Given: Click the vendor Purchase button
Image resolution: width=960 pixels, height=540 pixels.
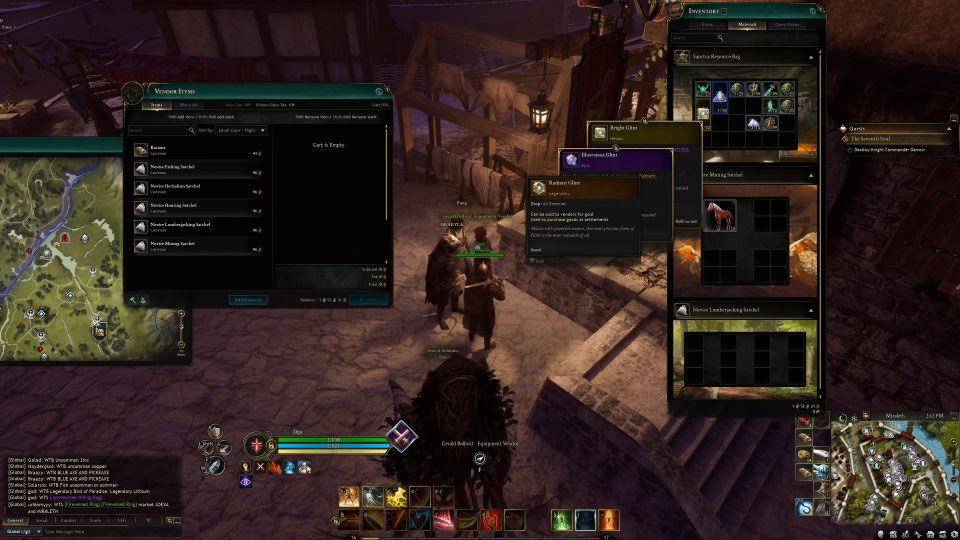Looking at the screenshot, I should coord(367,299).
